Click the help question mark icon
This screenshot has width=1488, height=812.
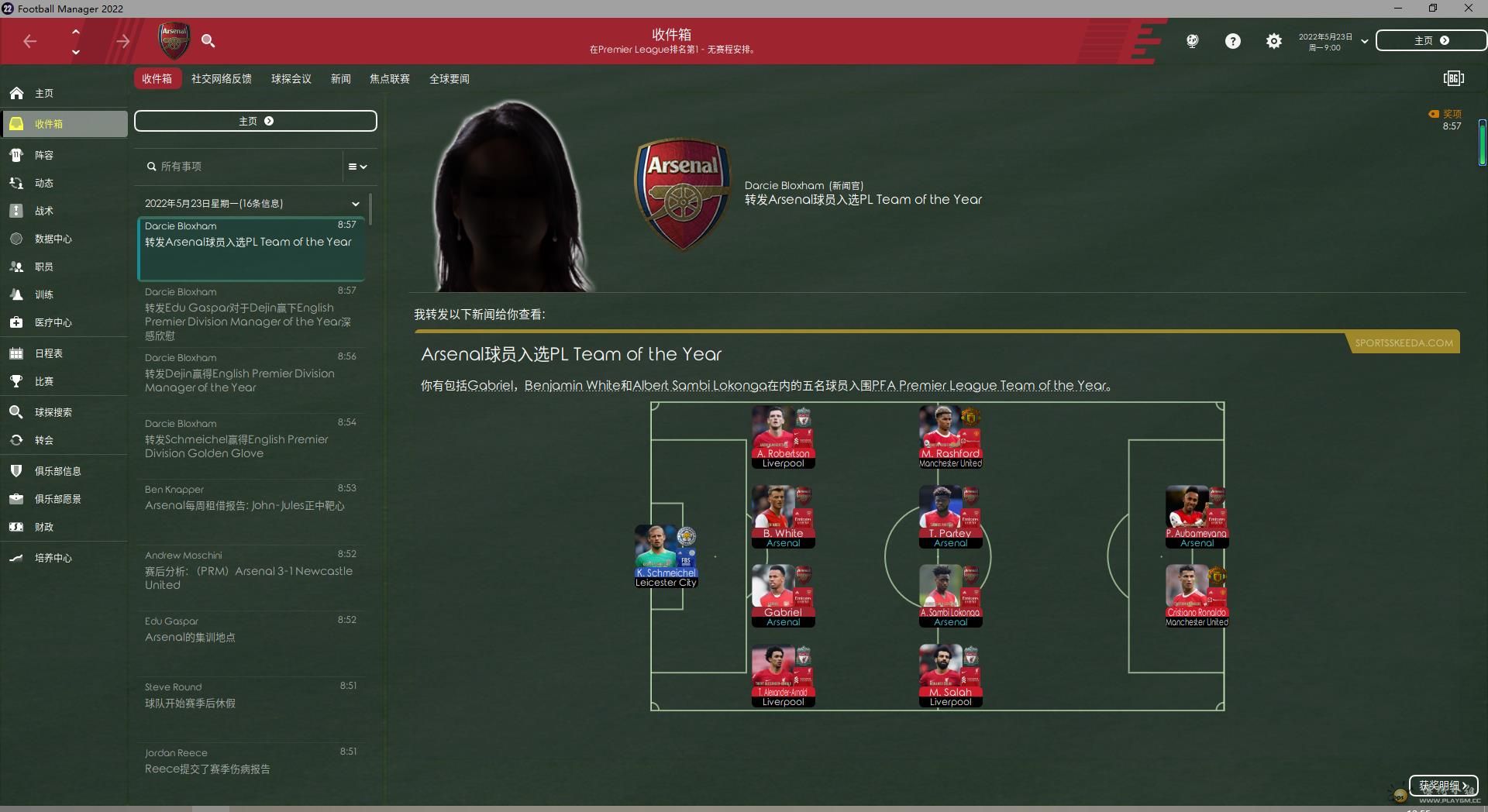(x=1232, y=41)
